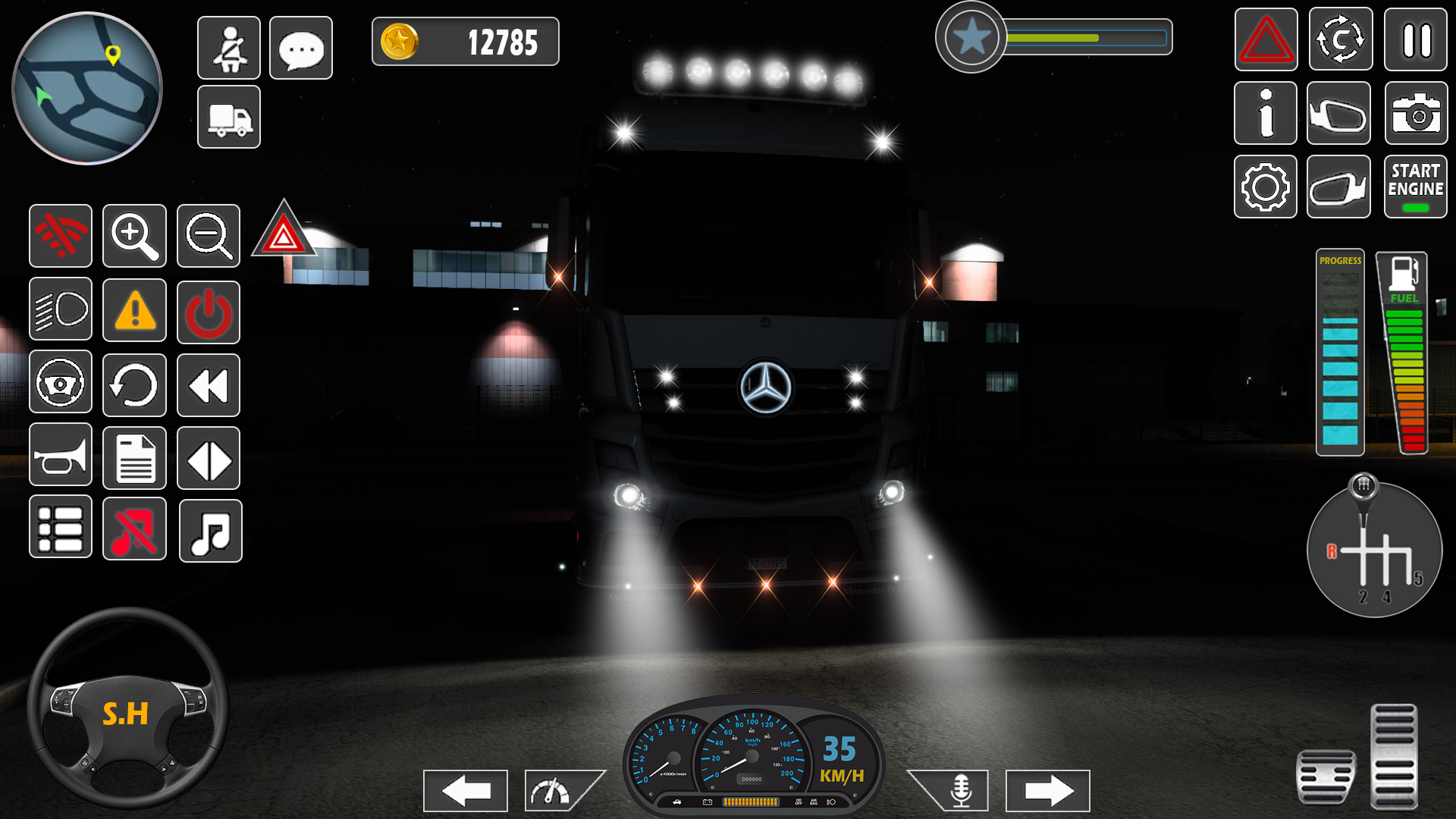1456x819 pixels.
Task: Open the info button
Action: point(1266,114)
